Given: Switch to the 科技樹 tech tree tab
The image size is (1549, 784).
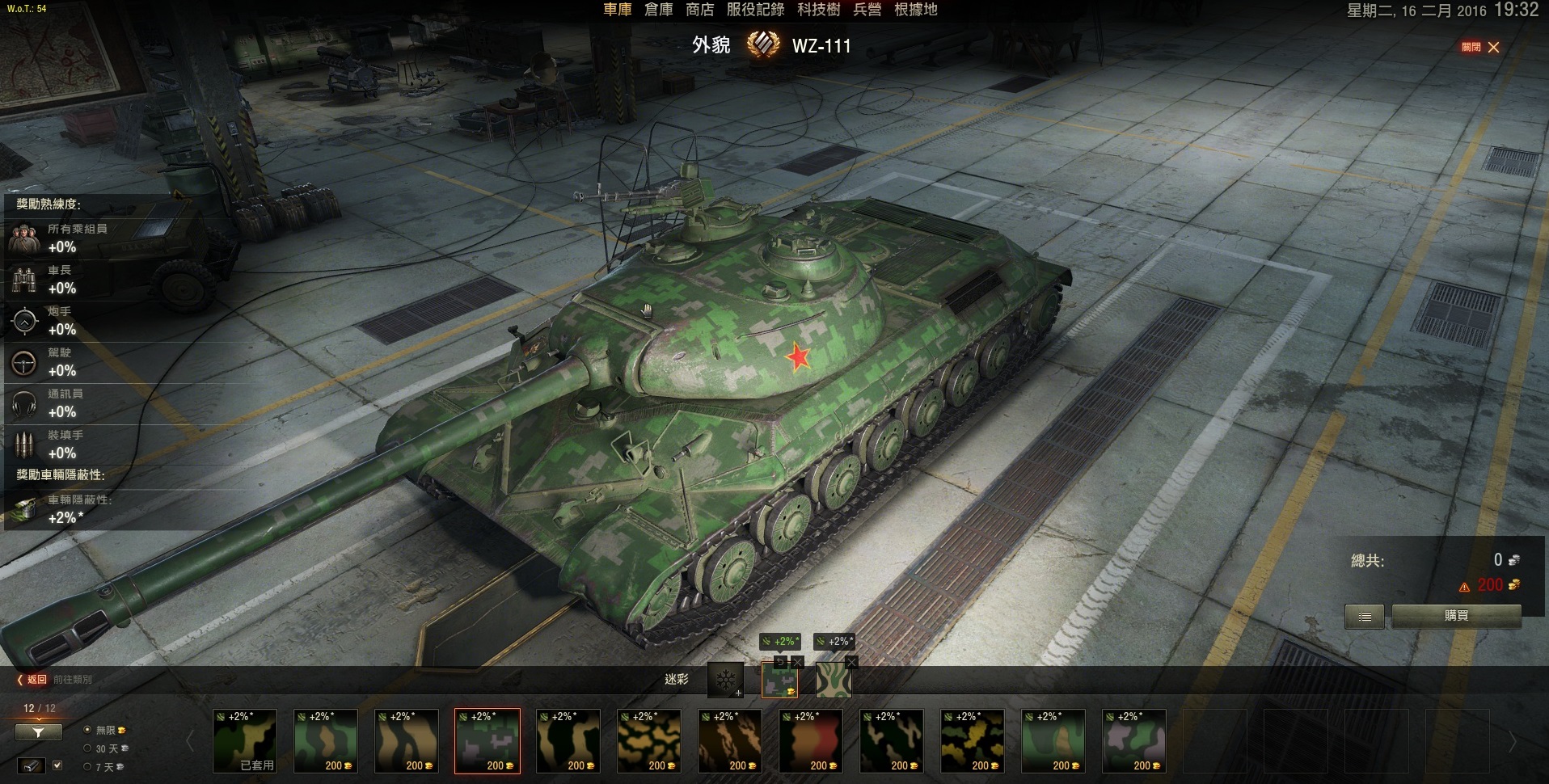Looking at the screenshot, I should point(818,10).
